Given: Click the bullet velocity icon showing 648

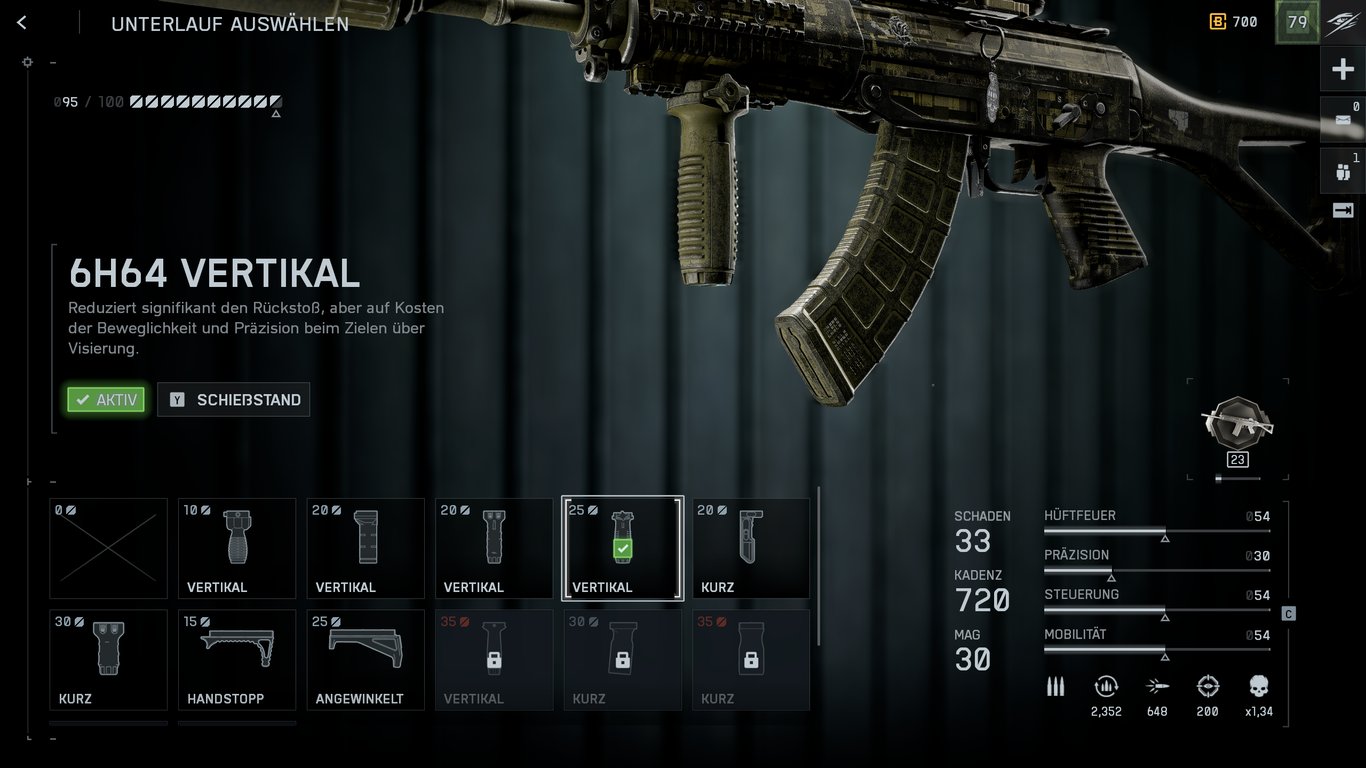Looking at the screenshot, I should (x=1157, y=687).
